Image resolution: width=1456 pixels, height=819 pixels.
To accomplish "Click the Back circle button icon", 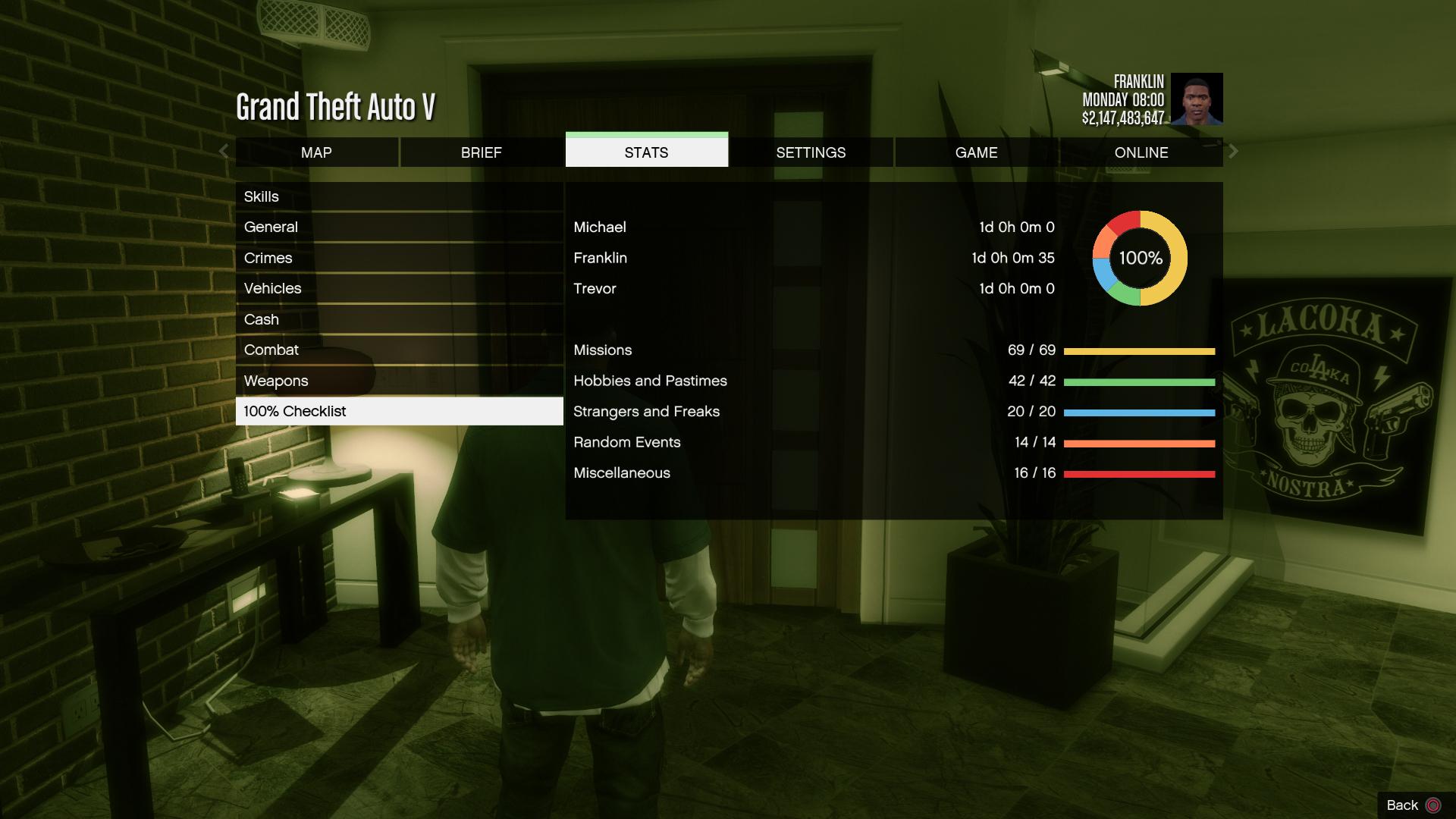I will coord(1432,805).
